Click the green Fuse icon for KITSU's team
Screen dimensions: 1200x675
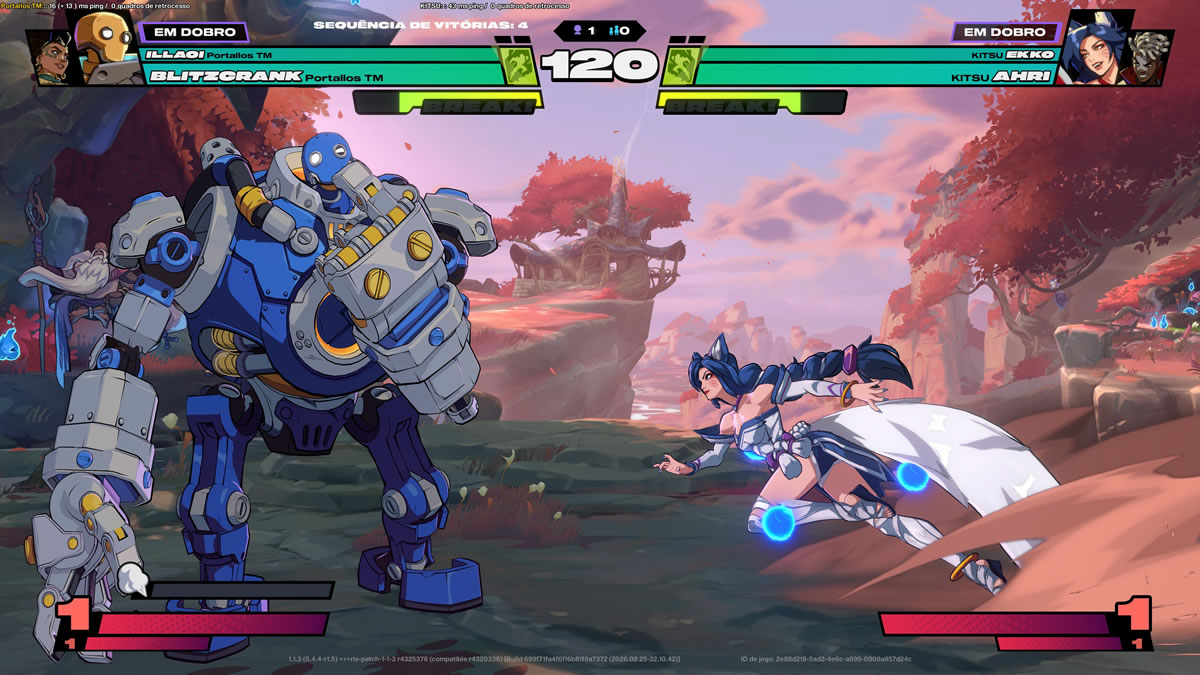[677, 66]
